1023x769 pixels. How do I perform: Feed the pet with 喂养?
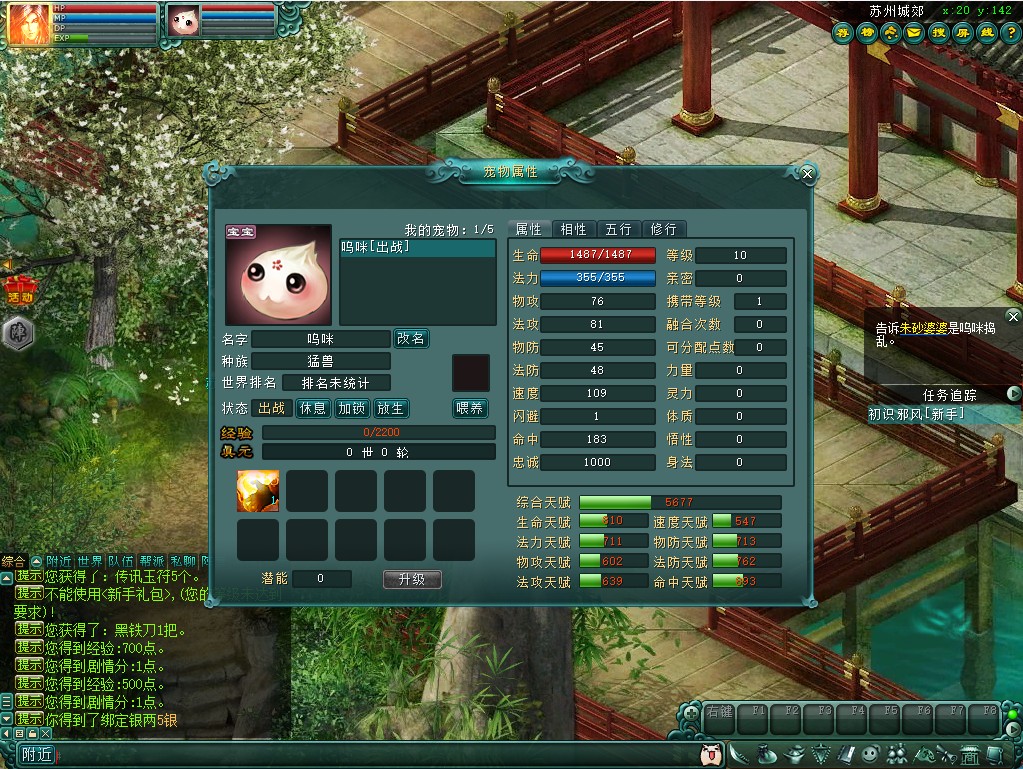click(470, 408)
